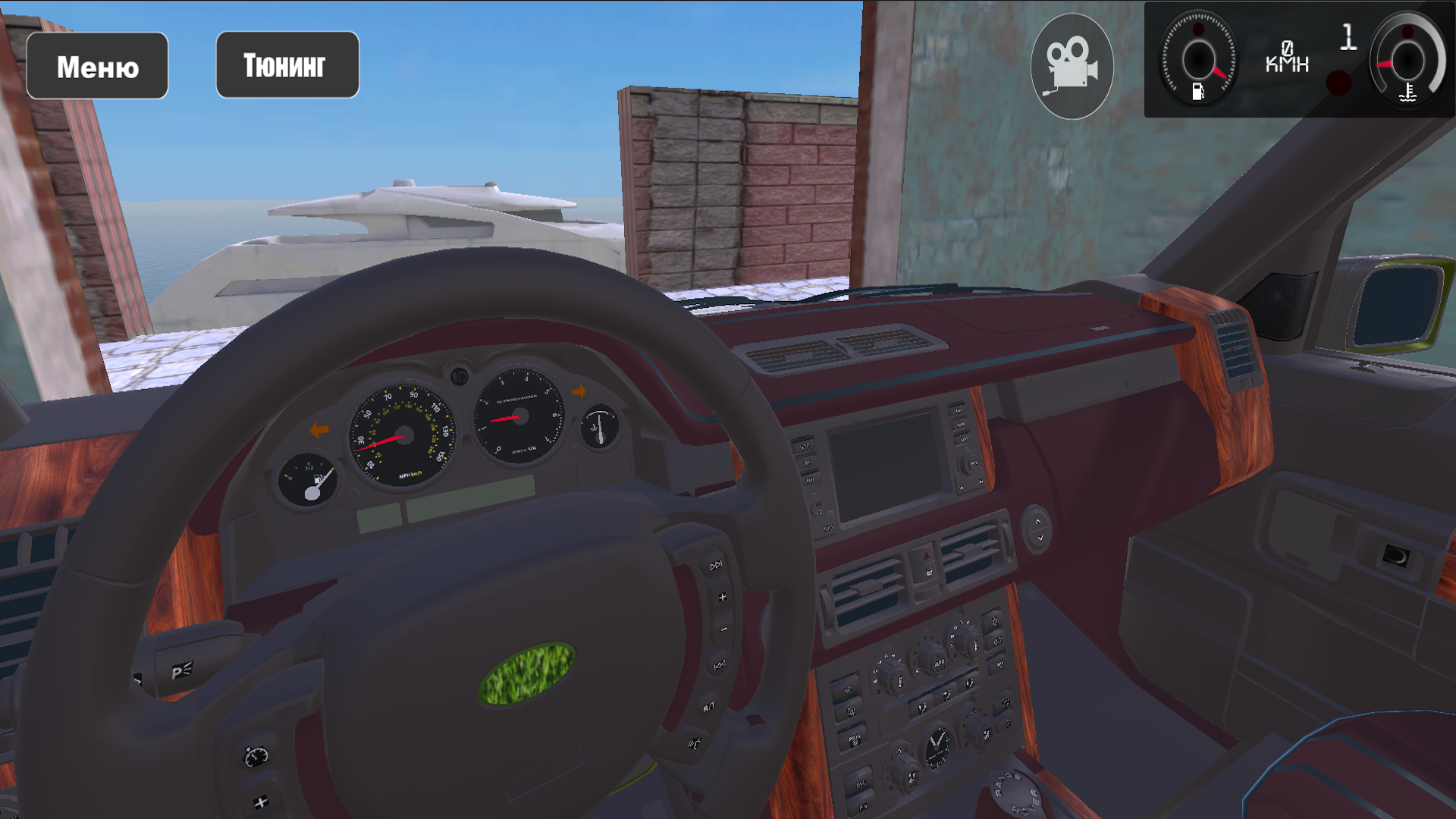Click the Тюнинг tab at the top

click(287, 64)
